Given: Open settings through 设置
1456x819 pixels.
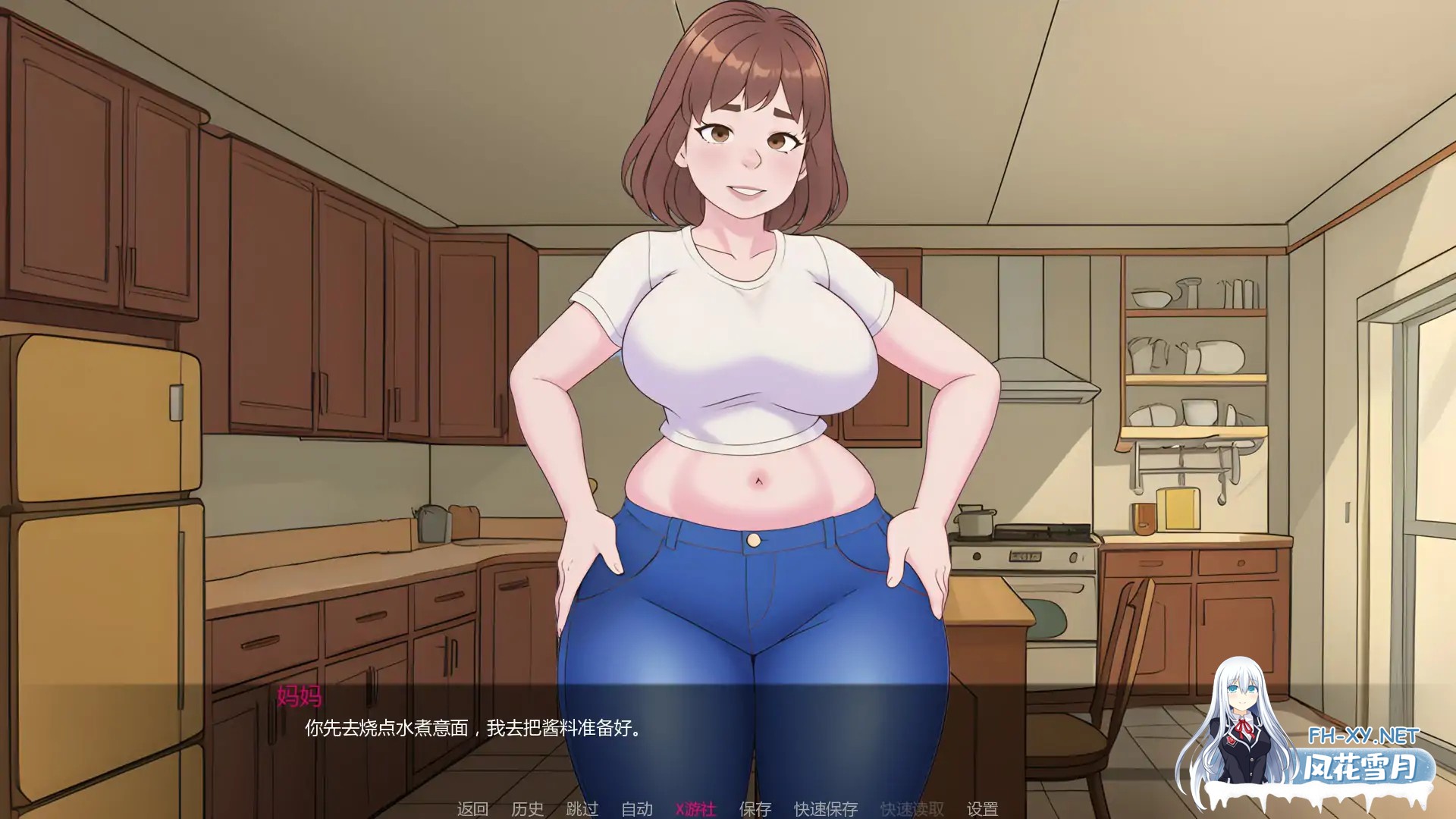Looking at the screenshot, I should click(983, 809).
